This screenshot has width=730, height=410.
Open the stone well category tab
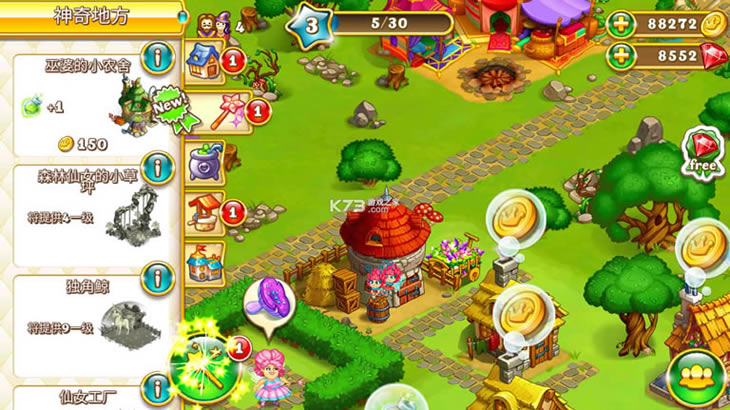click(203, 212)
